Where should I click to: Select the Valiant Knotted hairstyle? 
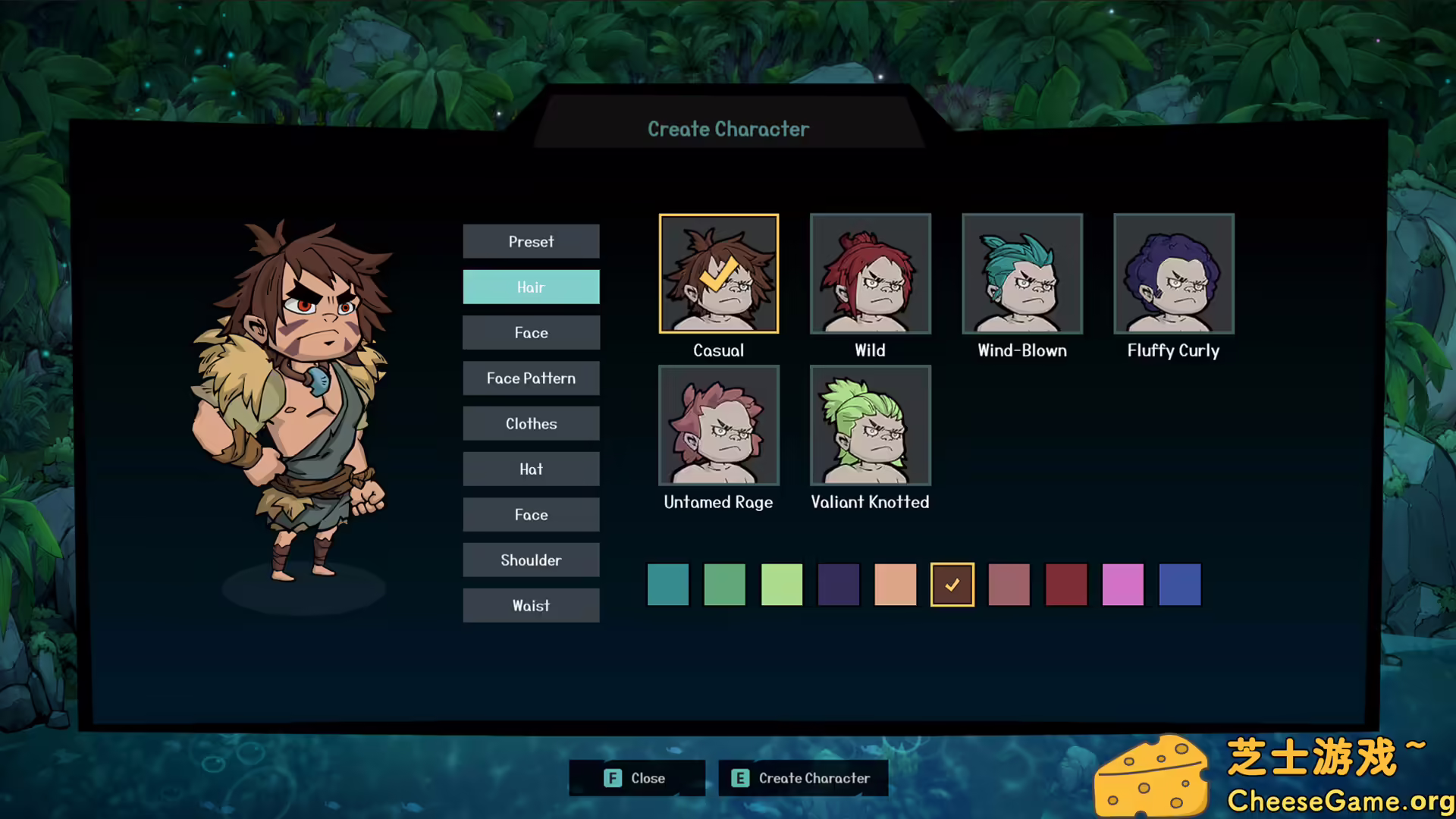870,425
